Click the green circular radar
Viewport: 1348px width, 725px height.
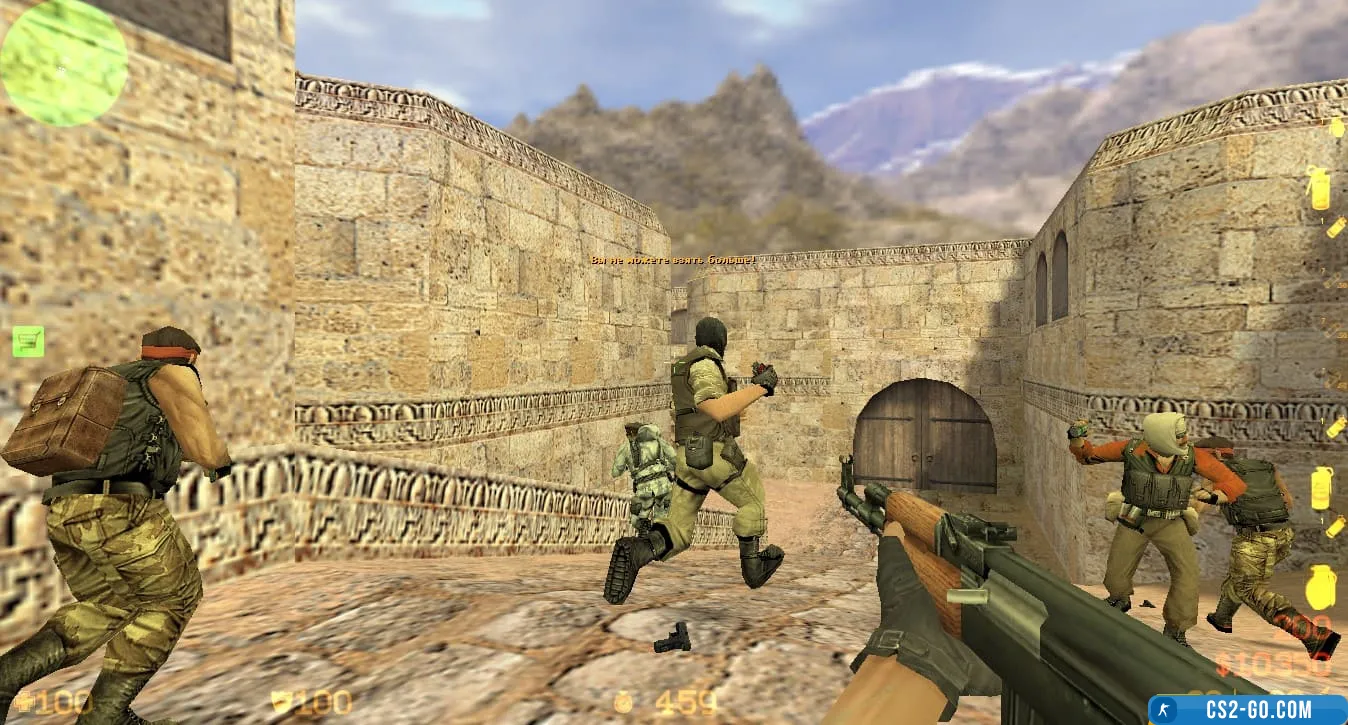point(63,63)
